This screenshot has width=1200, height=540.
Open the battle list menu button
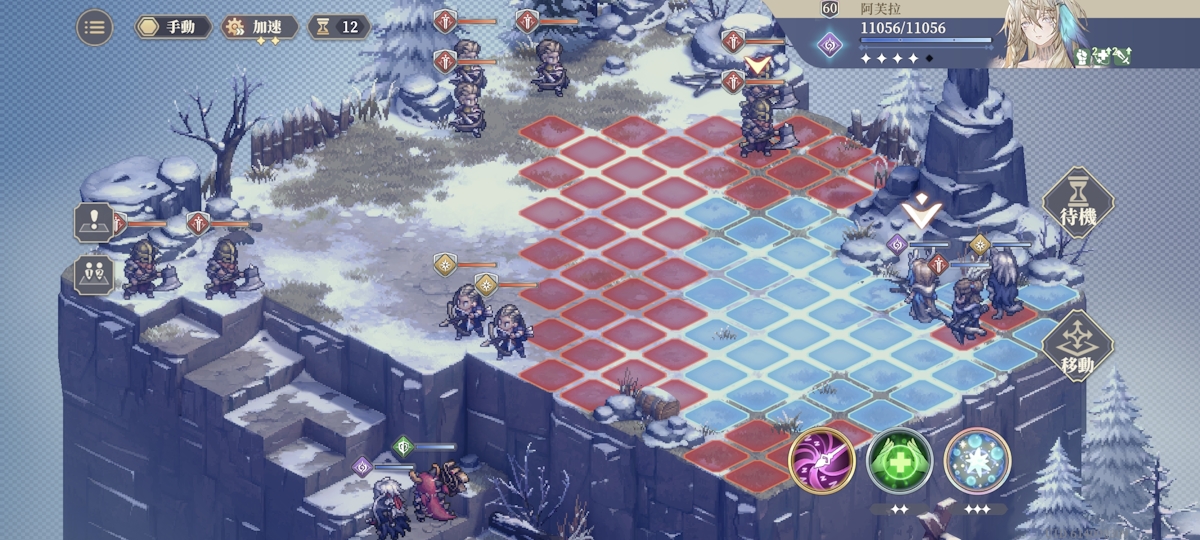[x=94, y=27]
